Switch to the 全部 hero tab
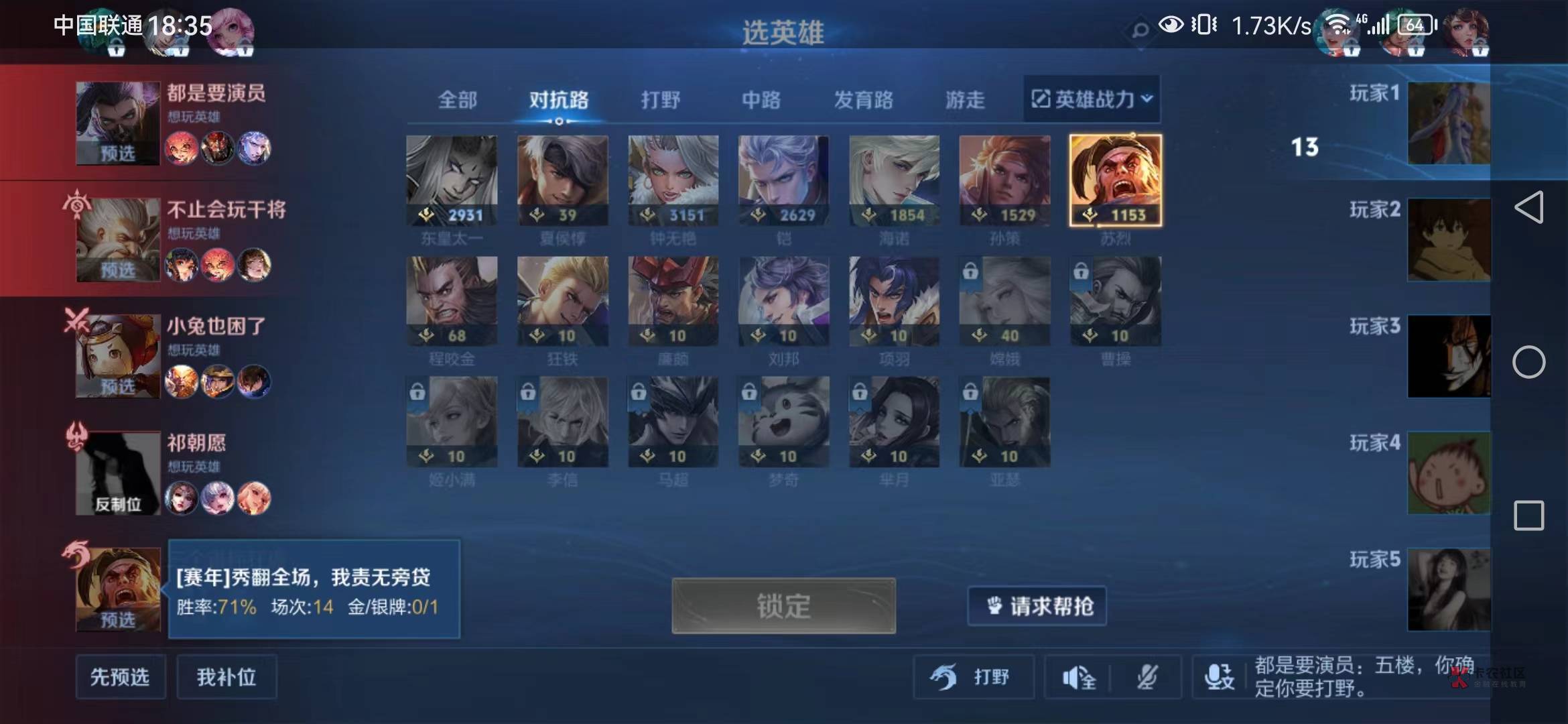This screenshot has height=724, width=1568. click(458, 100)
